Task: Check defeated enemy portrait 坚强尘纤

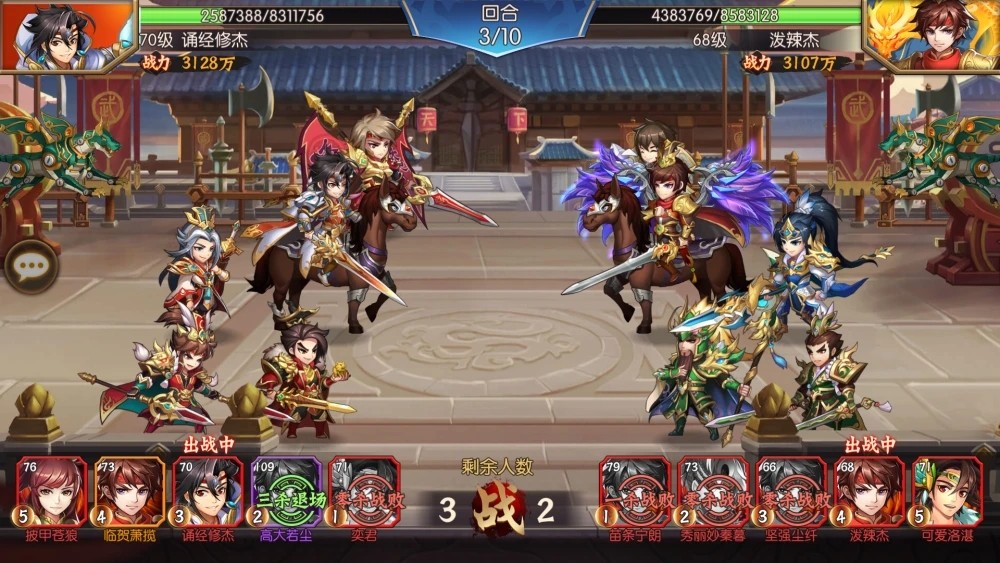Action: coord(791,491)
